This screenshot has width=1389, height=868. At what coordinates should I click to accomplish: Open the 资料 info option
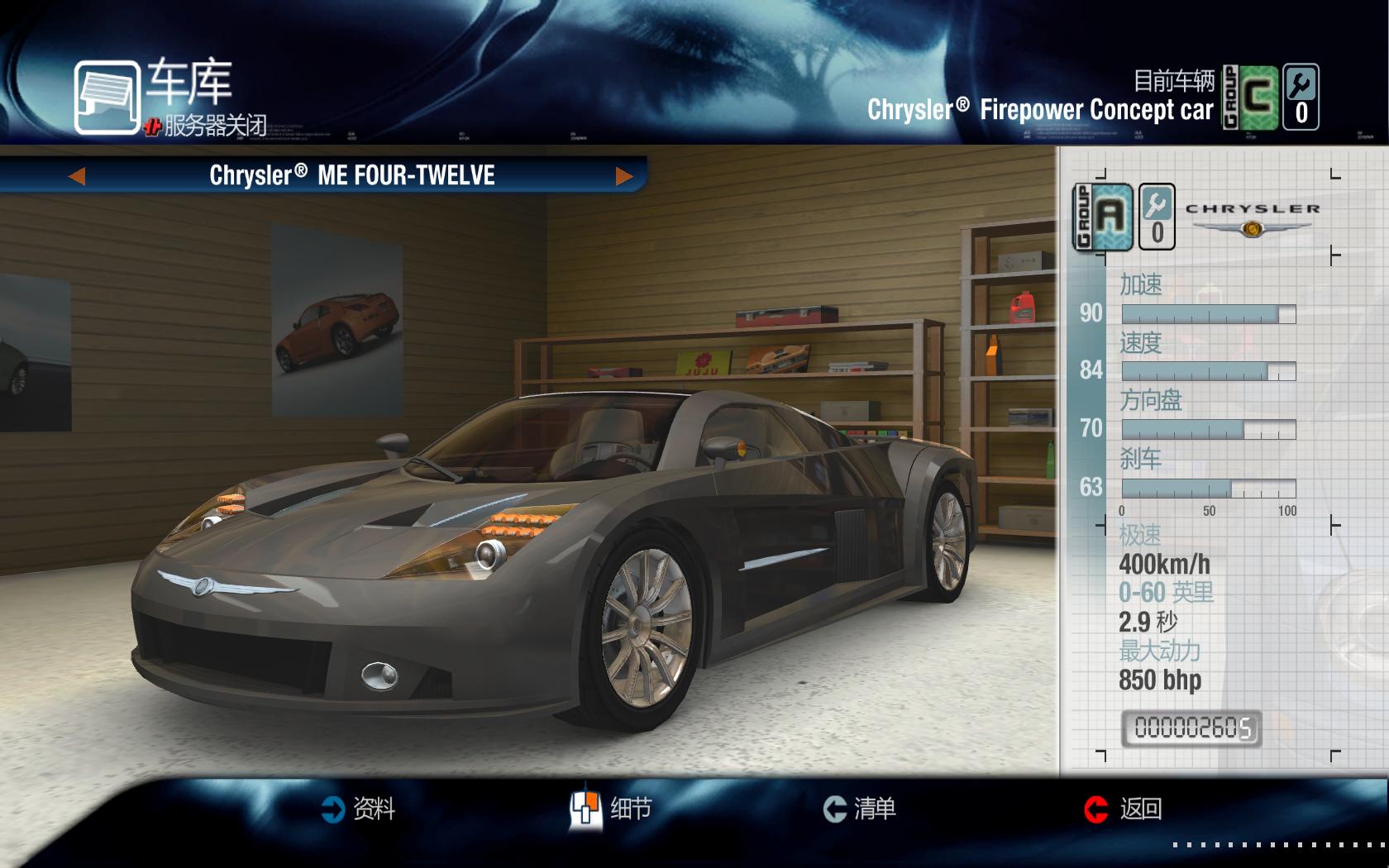(x=358, y=808)
